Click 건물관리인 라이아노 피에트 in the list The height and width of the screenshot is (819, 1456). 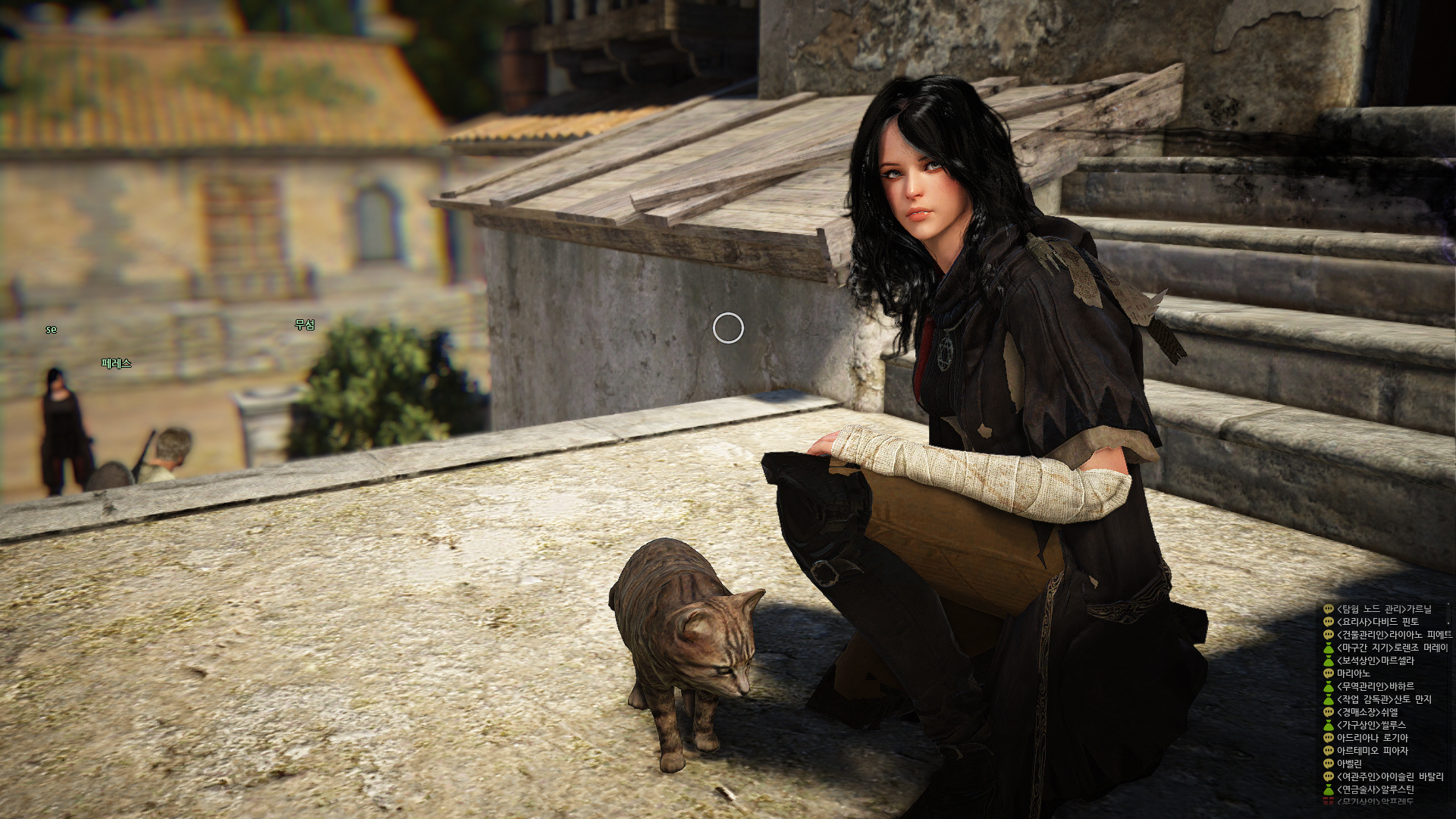[1394, 635]
